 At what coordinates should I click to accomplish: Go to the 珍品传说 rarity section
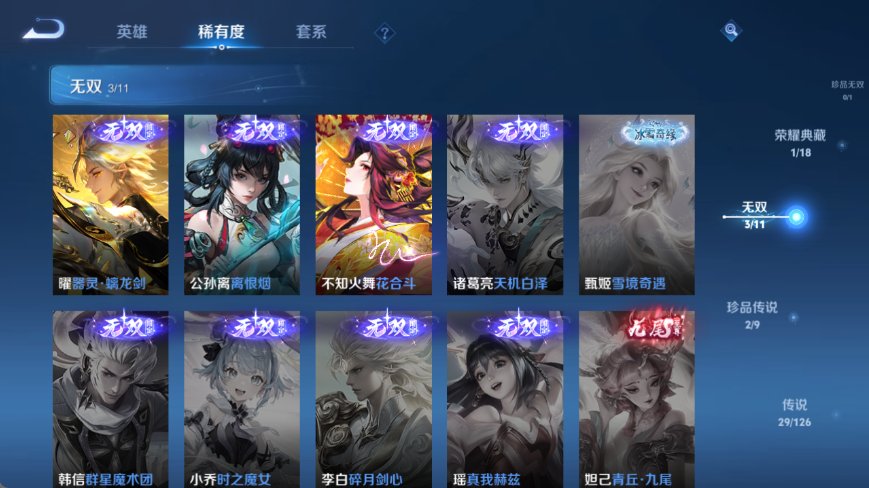point(752,314)
